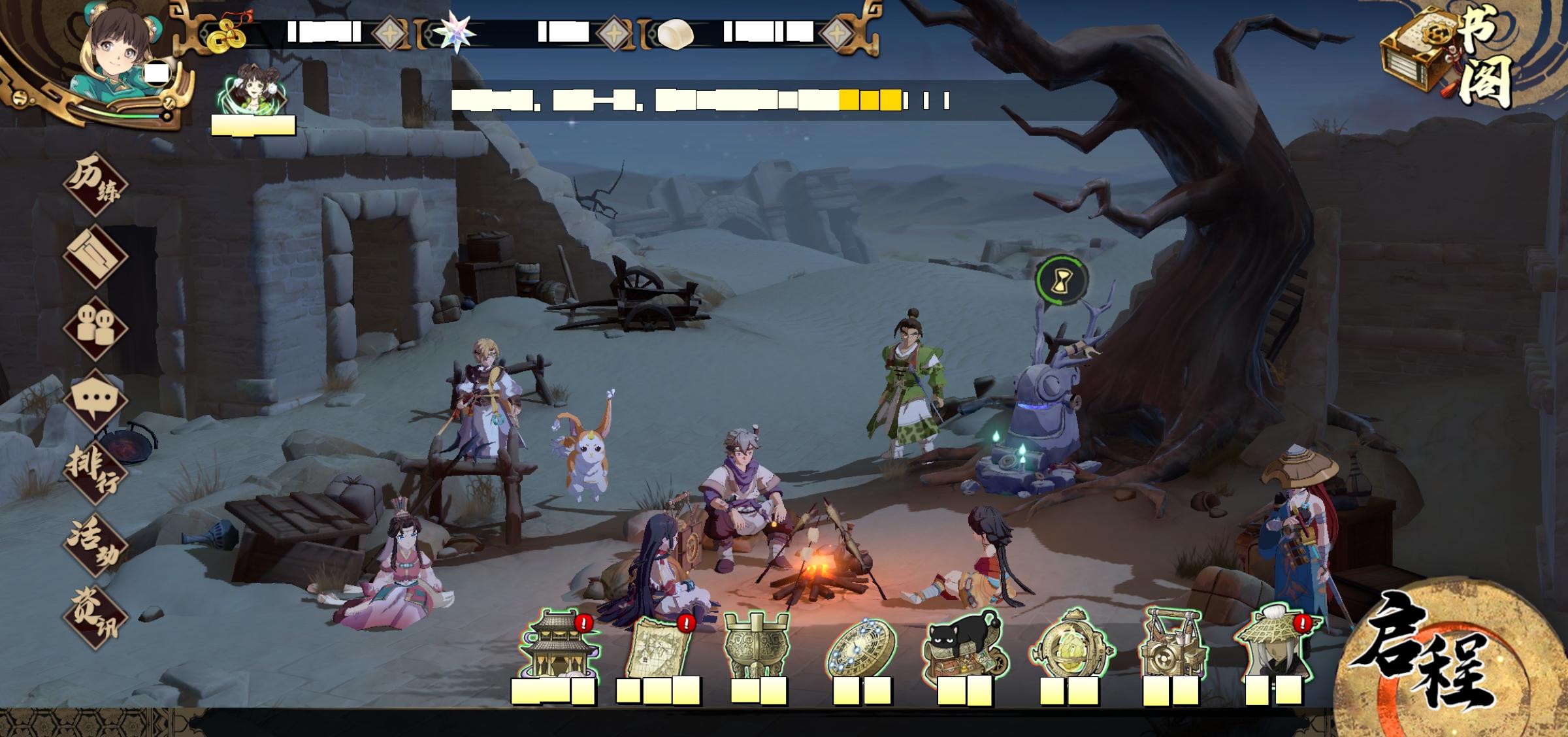Image resolution: width=1568 pixels, height=737 pixels.
Task: Open the 活动 events menu
Action: pyautogui.click(x=95, y=543)
